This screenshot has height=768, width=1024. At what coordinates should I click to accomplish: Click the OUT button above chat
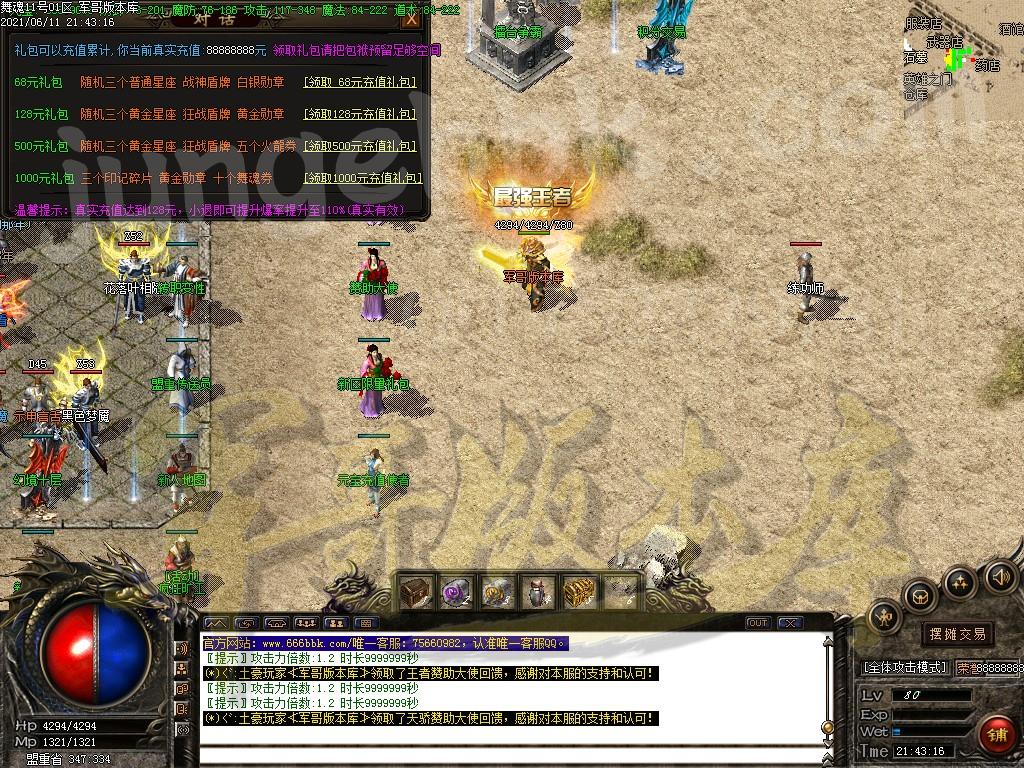(x=758, y=623)
